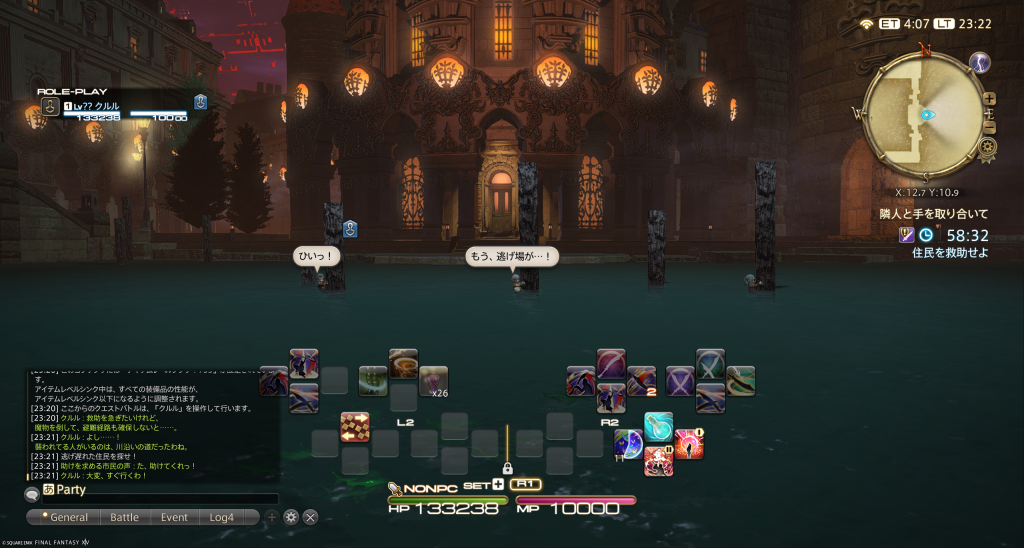The image size is (1024, 548).
Task: Open chat log settings gear
Action: (291, 517)
